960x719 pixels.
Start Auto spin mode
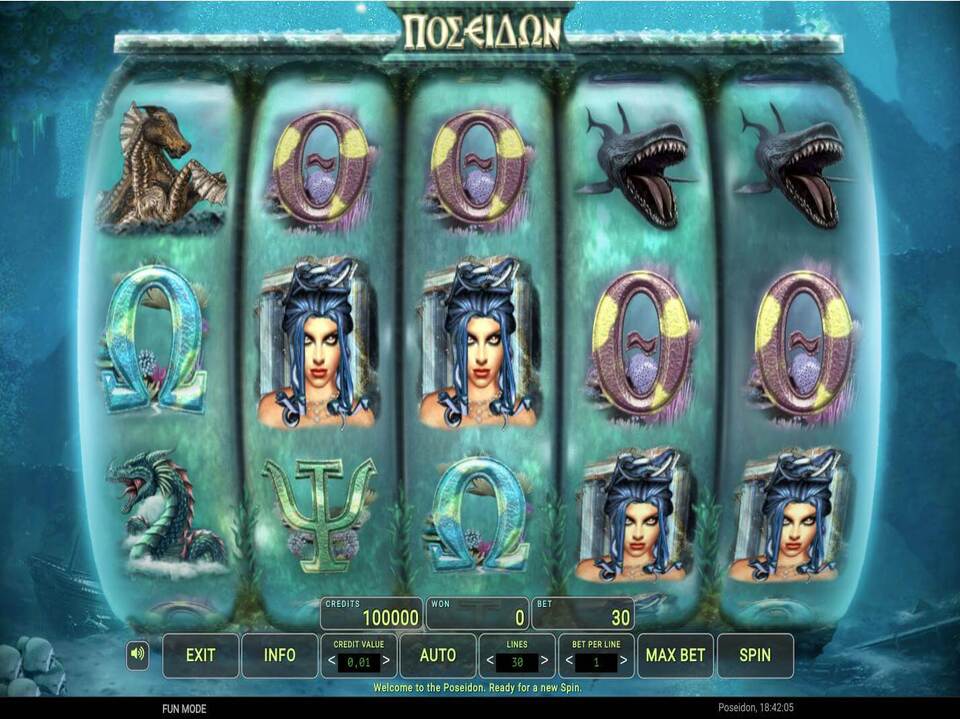437,655
